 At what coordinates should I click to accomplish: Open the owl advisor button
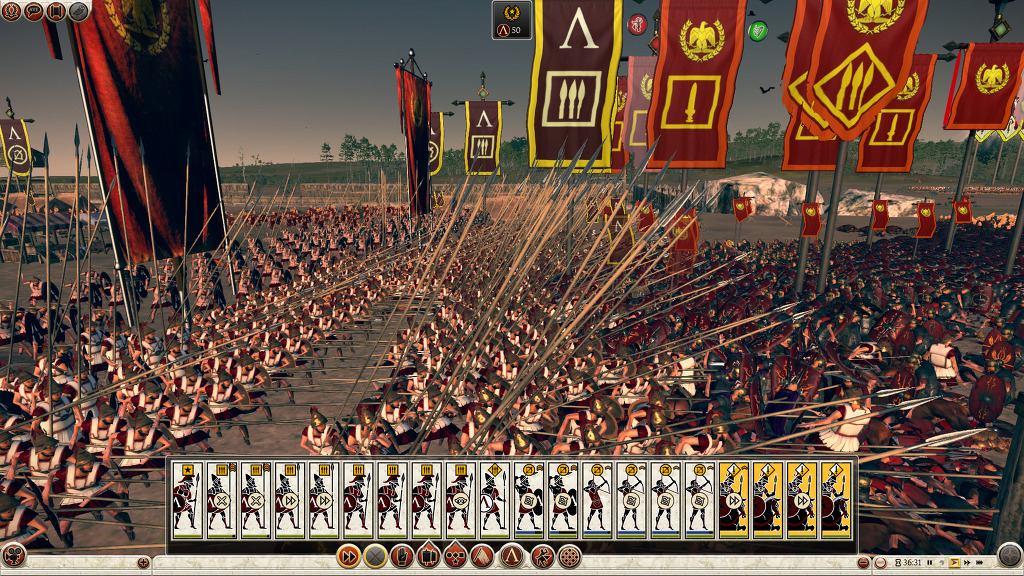pyautogui.click(x=80, y=11)
